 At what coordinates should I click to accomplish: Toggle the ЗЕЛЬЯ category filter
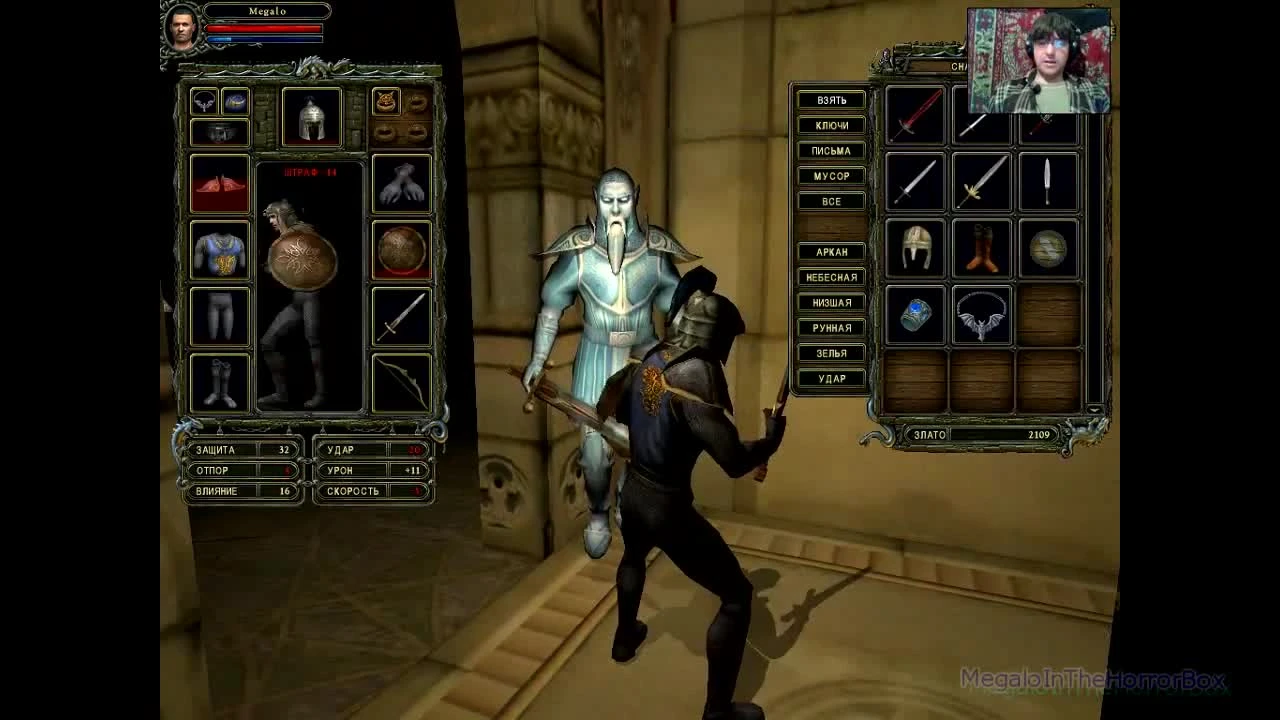point(832,353)
